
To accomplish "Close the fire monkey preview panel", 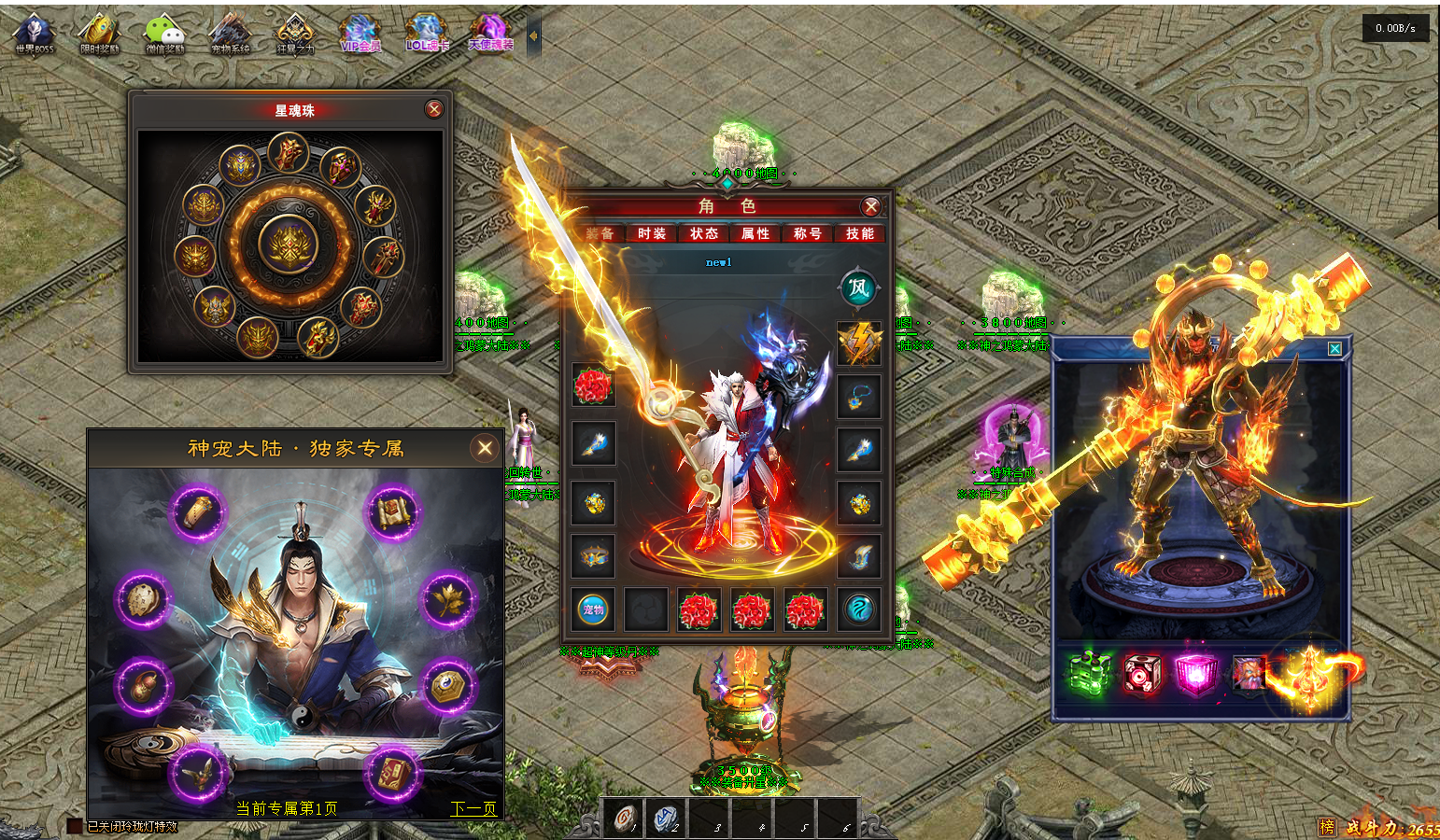I will click(1335, 348).
